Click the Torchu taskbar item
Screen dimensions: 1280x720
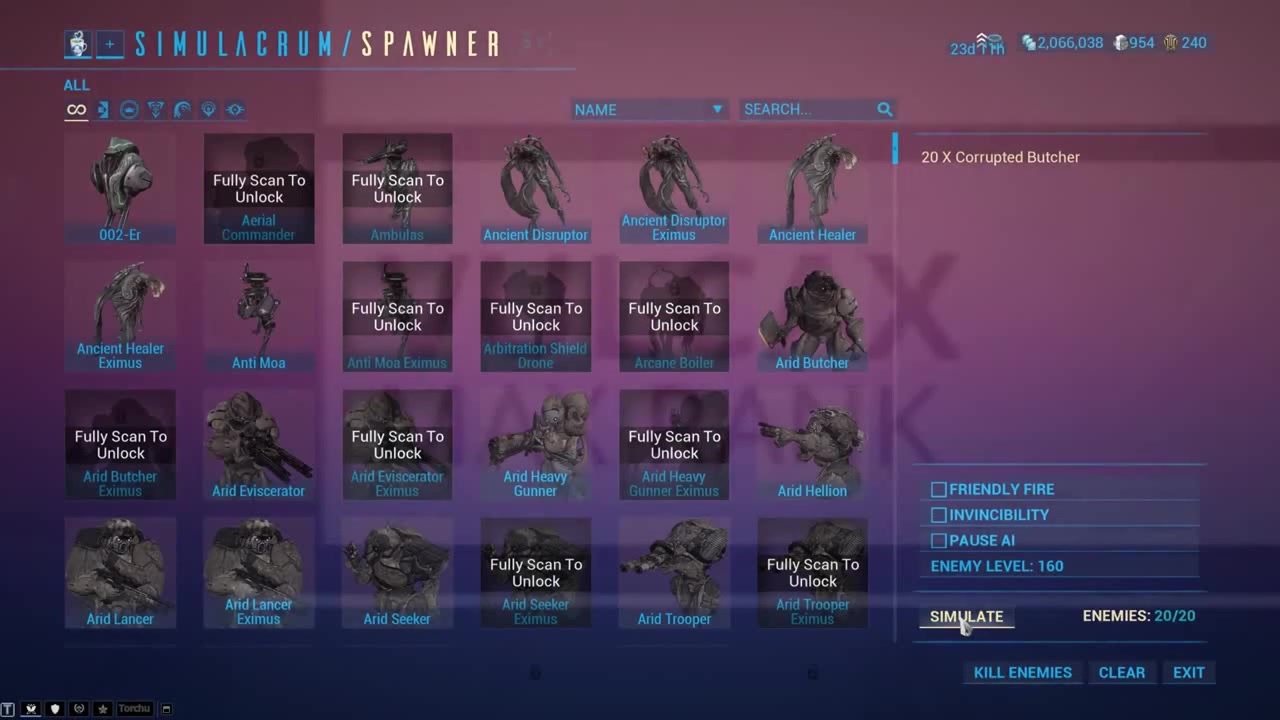[133, 708]
